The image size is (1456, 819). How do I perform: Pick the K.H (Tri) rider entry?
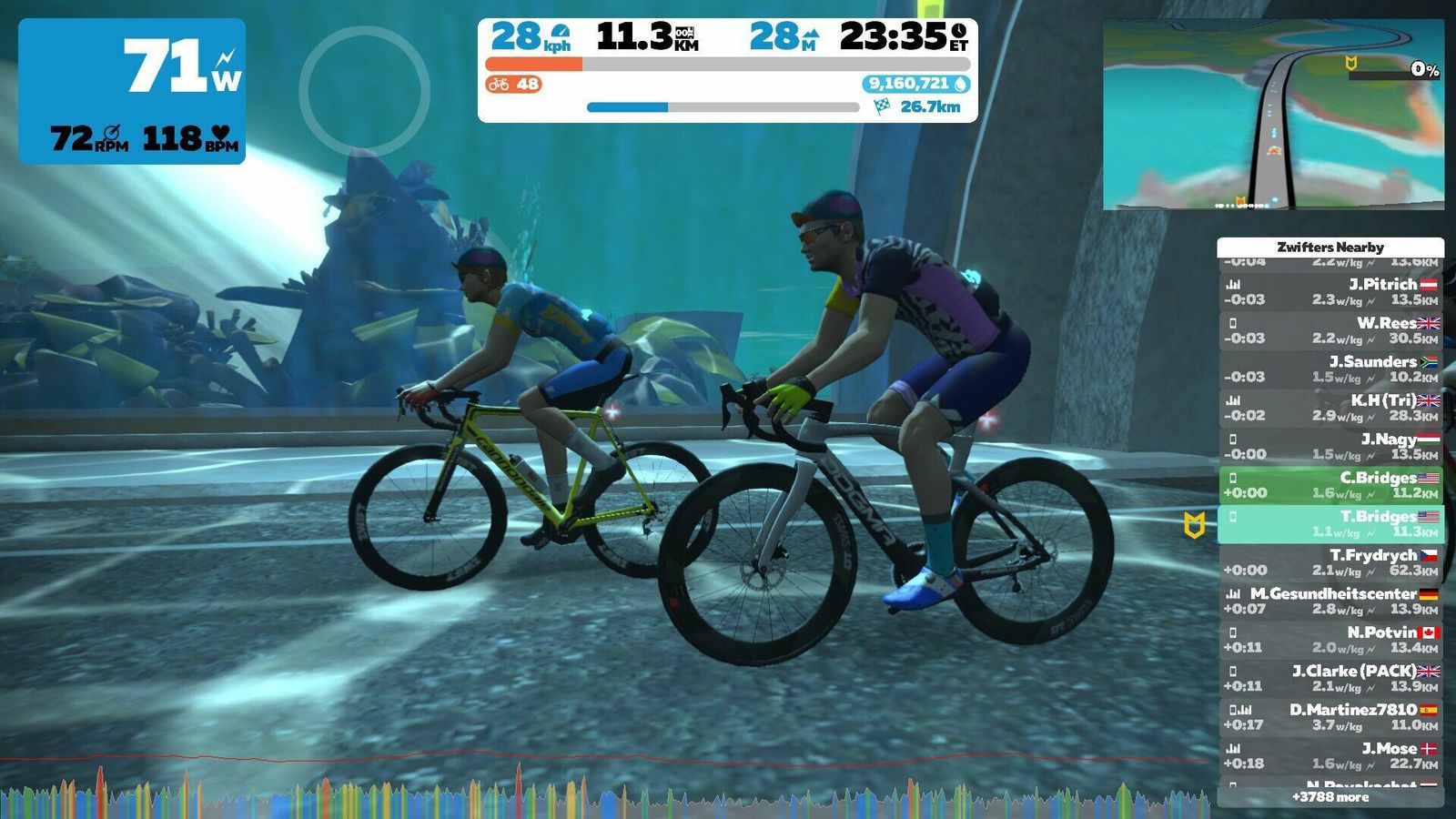click(1330, 408)
